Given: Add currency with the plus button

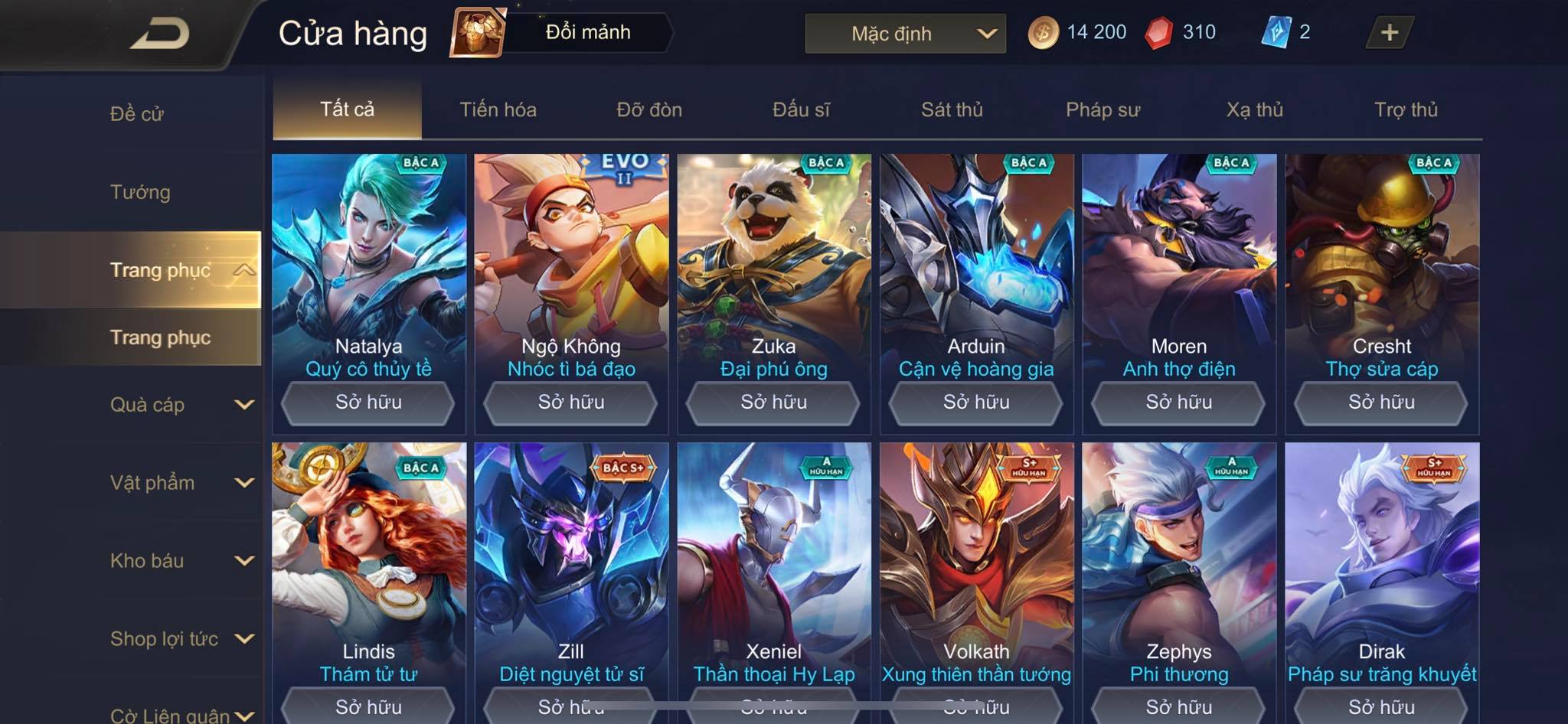Looking at the screenshot, I should tap(1389, 33).
